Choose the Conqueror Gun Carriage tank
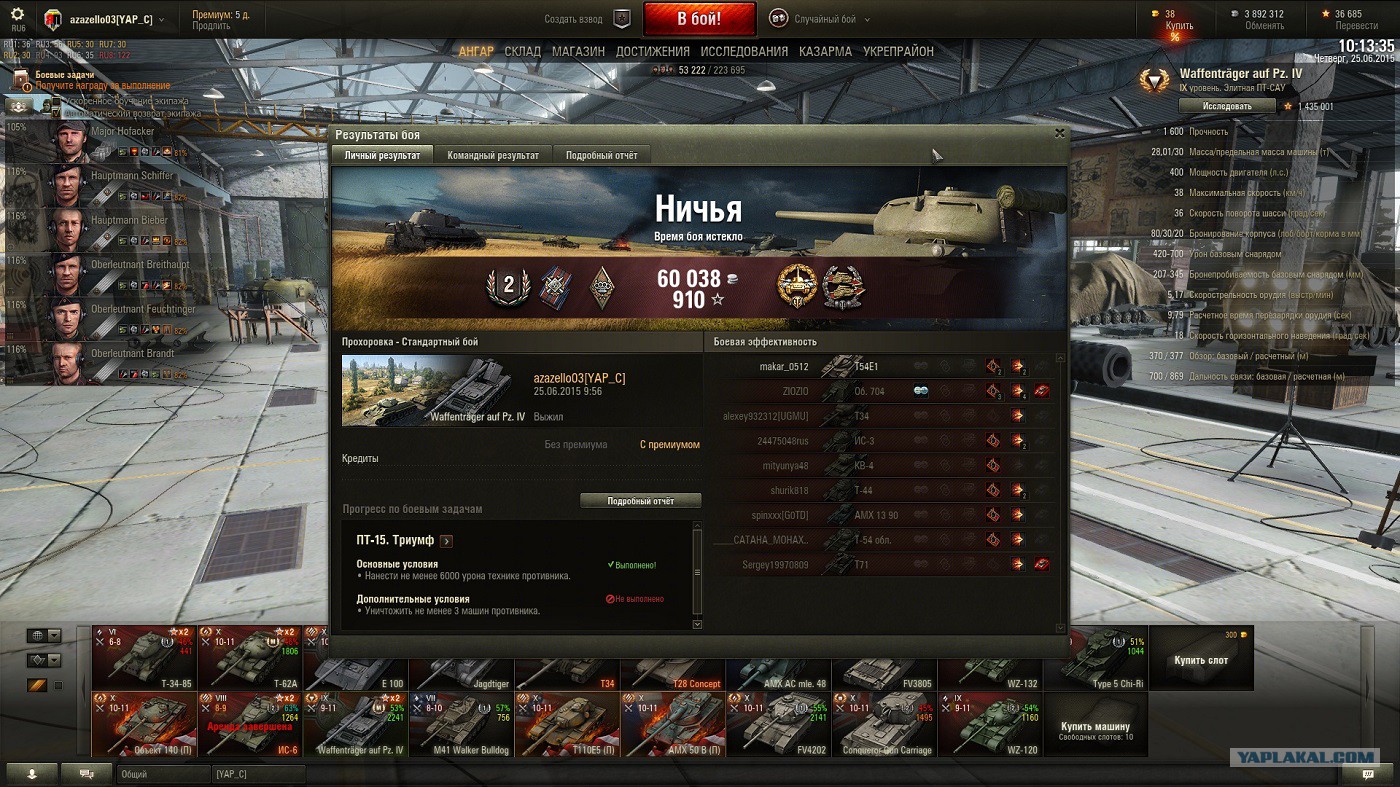The image size is (1400, 787). click(x=885, y=724)
